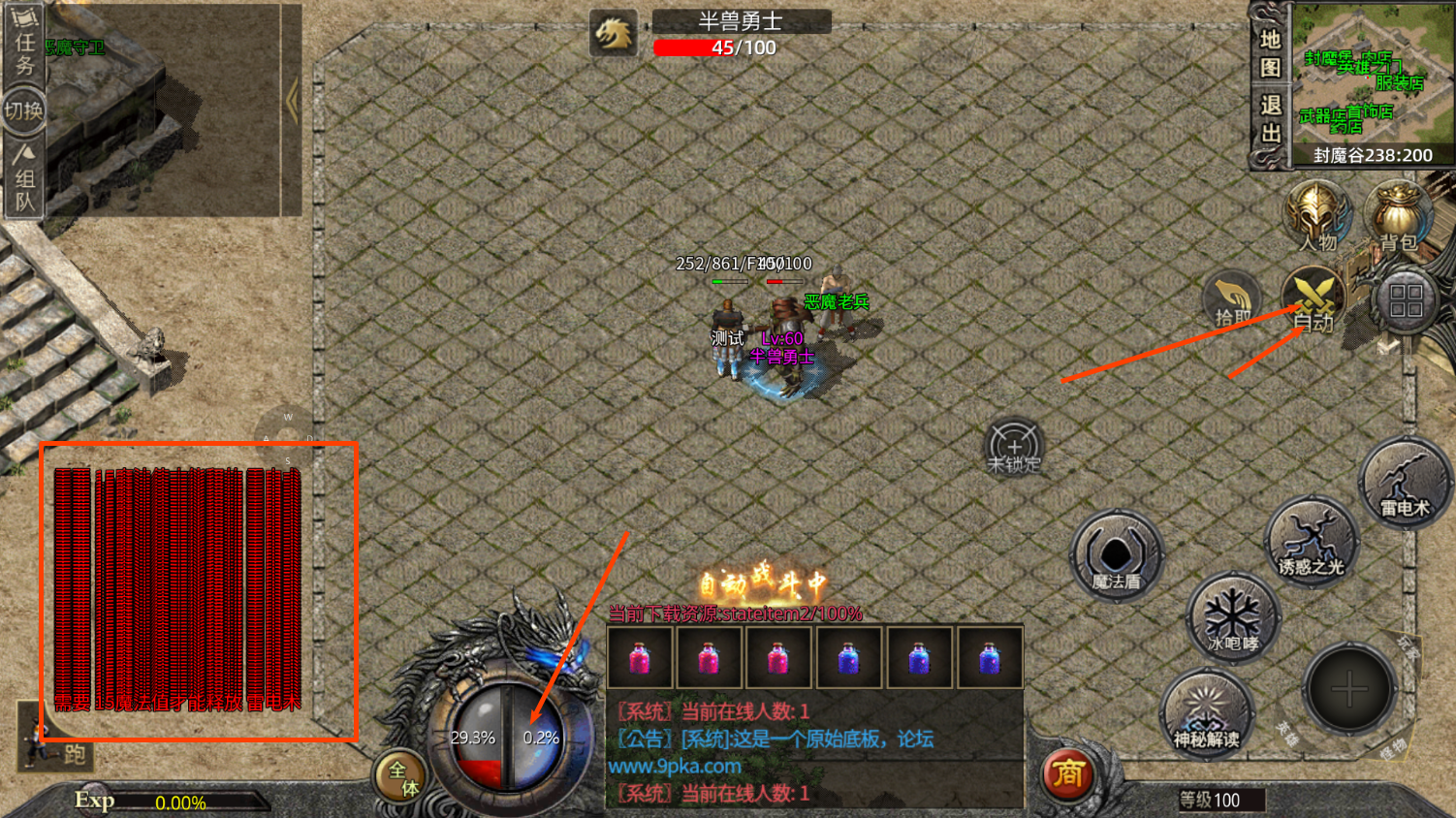Tap the 未锁定 target lock button
The image size is (1456, 818).
[x=1014, y=448]
